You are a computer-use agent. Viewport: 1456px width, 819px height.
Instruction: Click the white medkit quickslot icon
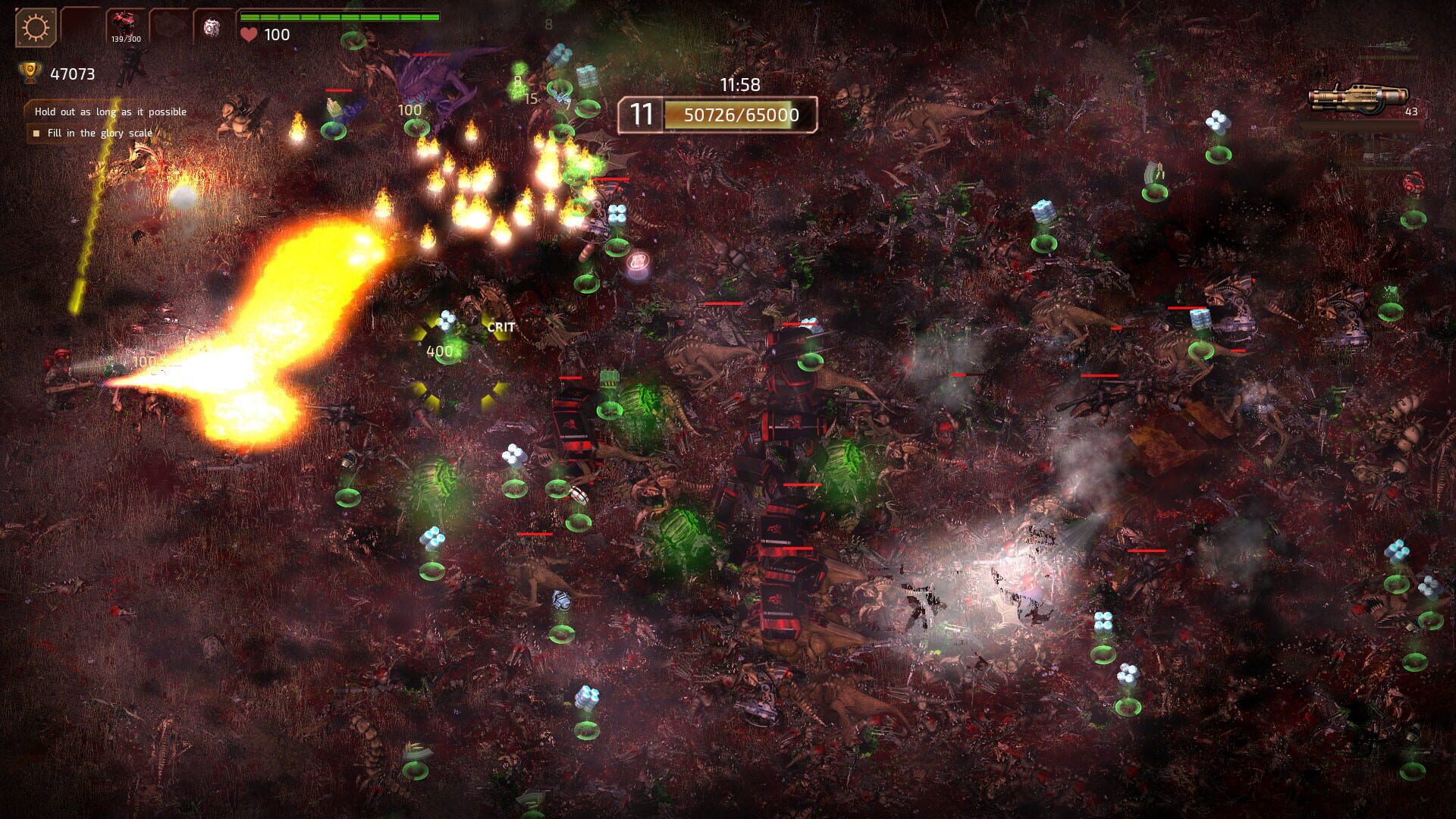tap(212, 25)
